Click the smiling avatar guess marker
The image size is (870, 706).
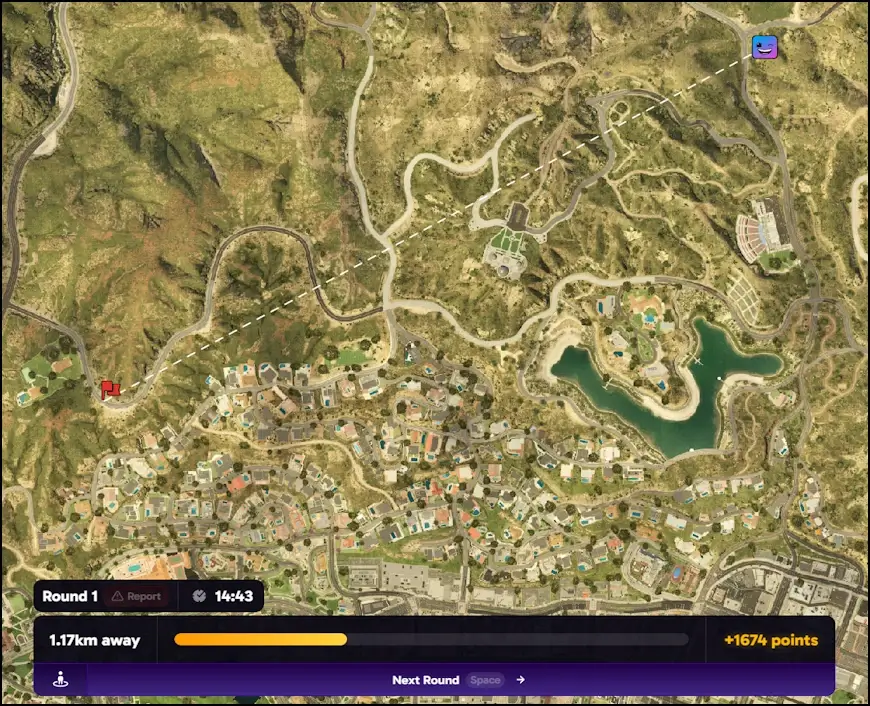765,46
